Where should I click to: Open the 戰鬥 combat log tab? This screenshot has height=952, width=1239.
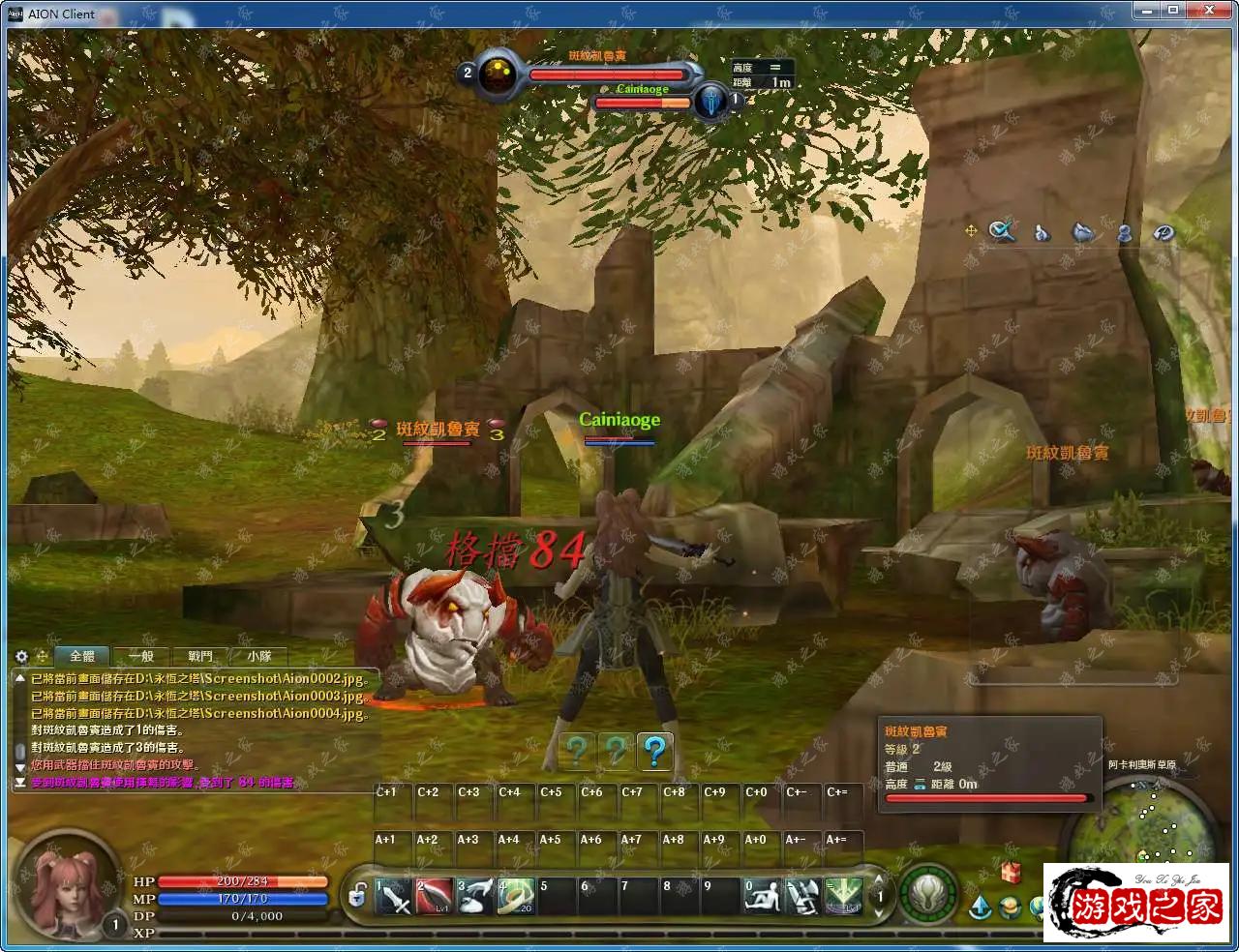coord(200,656)
